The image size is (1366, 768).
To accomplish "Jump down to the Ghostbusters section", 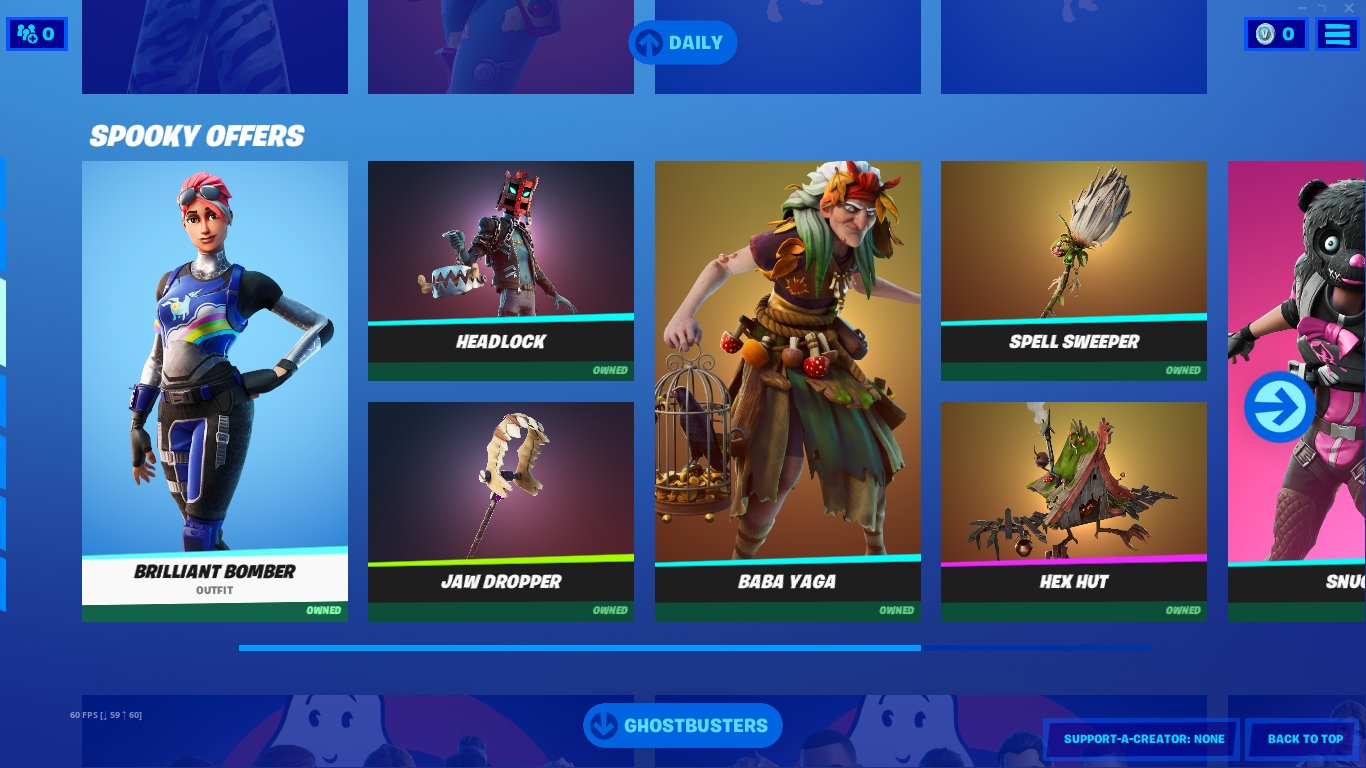I will (x=682, y=726).
